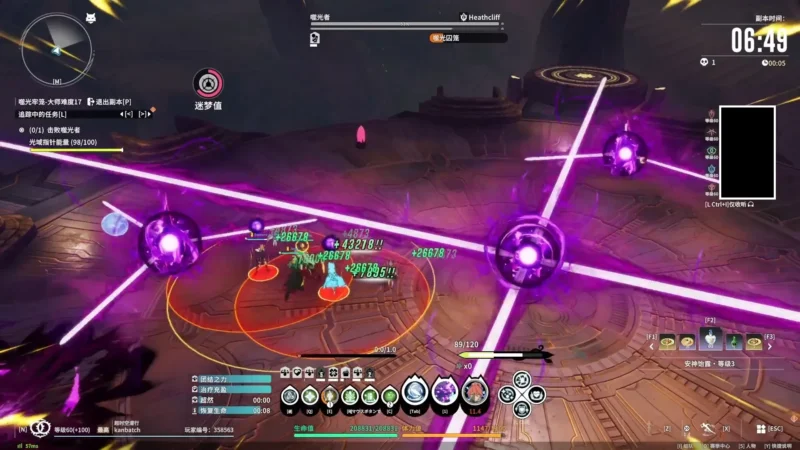The width and height of the screenshot is (800, 450).
Task: Exit the dungeon via 退出副本
Action: 112,102
